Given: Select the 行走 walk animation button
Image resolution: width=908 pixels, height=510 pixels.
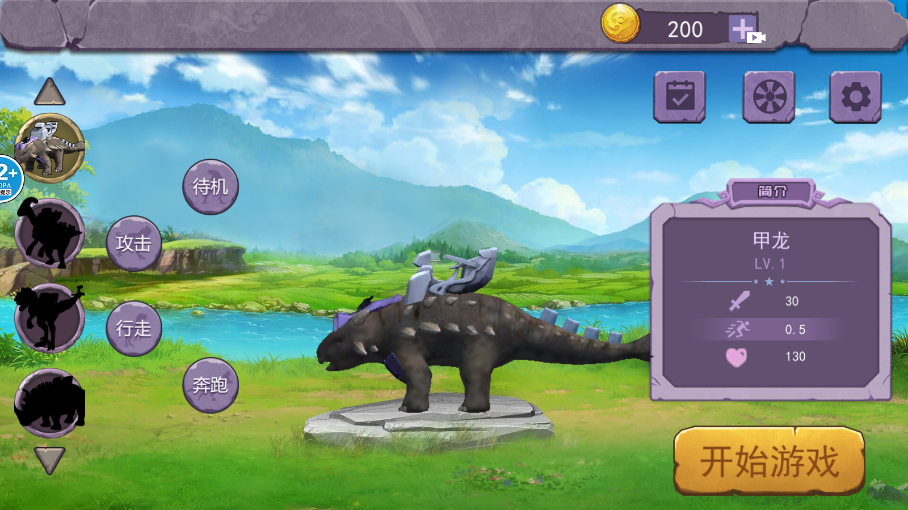Looking at the screenshot, I should coord(134,328).
